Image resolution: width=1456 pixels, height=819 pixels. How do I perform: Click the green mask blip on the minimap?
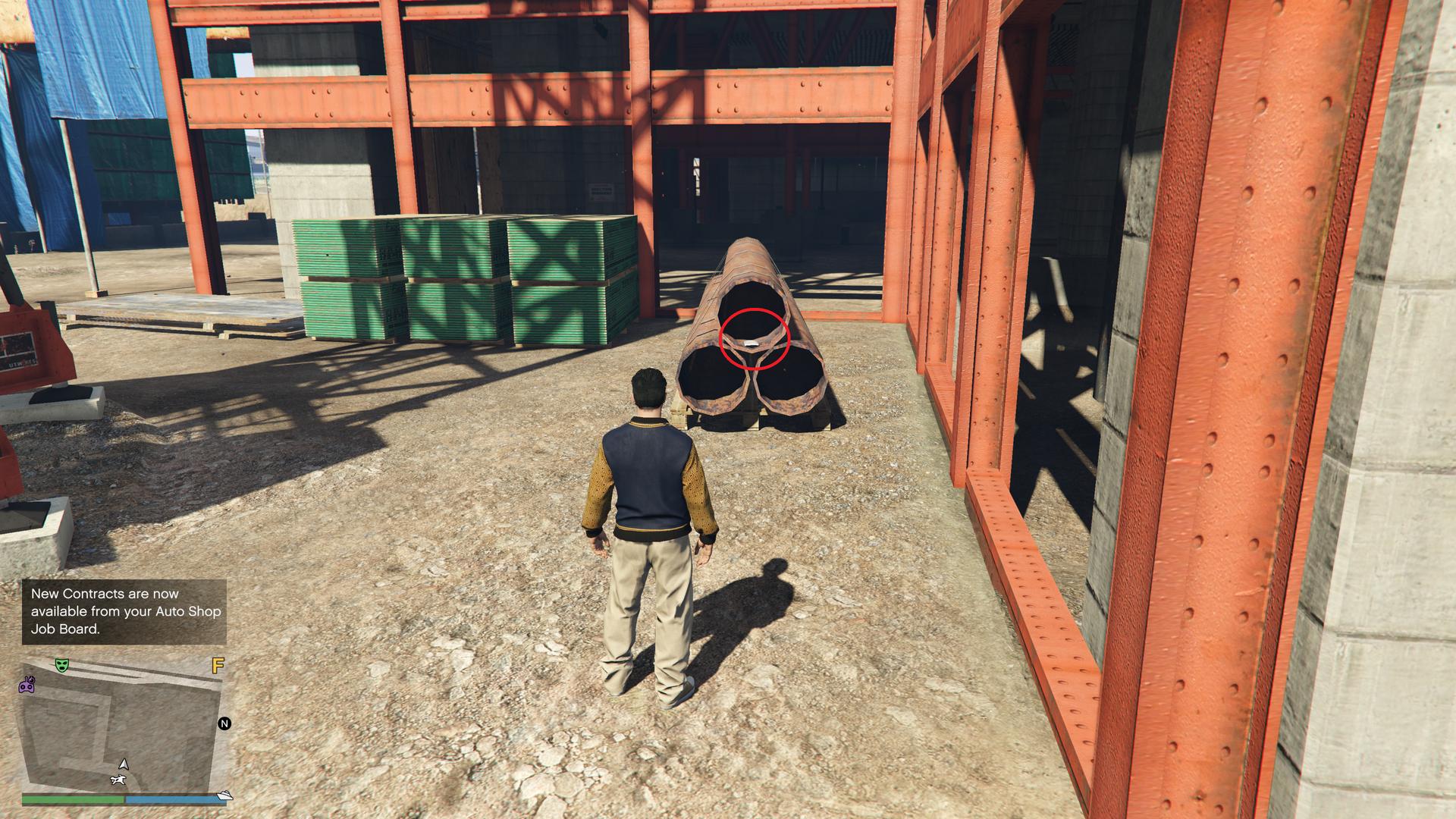tap(62, 665)
